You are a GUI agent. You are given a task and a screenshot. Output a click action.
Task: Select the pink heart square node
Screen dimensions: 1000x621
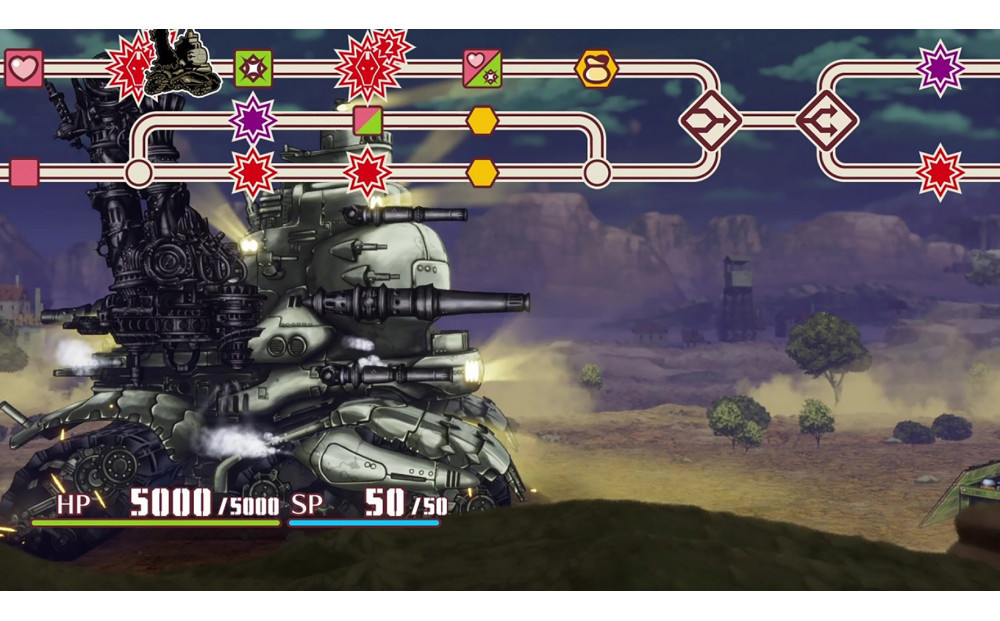[24, 69]
